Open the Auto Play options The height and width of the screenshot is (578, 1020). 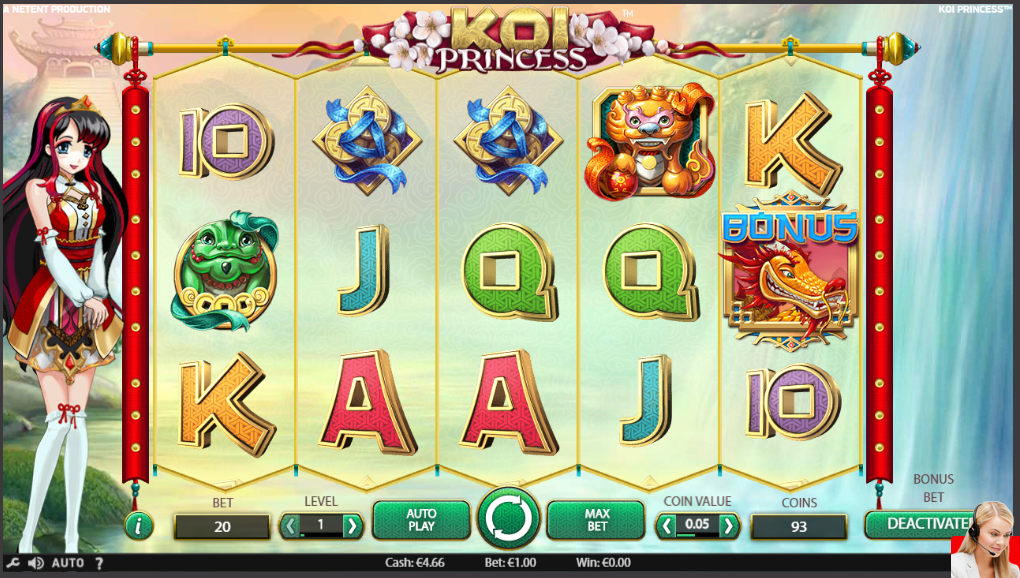point(421,520)
